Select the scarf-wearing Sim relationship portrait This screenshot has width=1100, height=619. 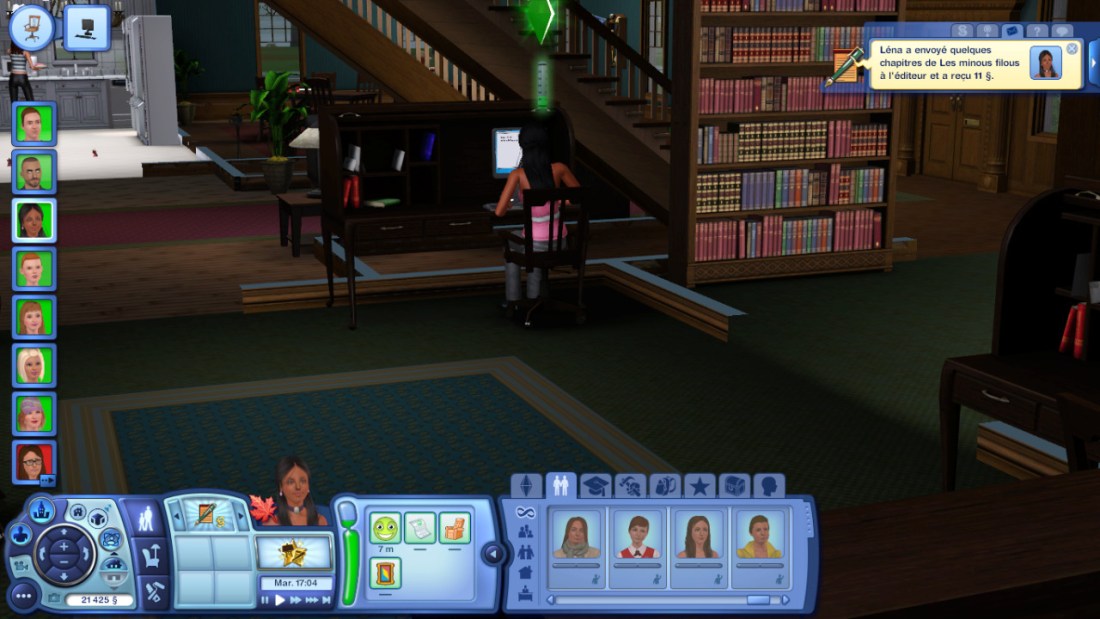click(x=577, y=535)
